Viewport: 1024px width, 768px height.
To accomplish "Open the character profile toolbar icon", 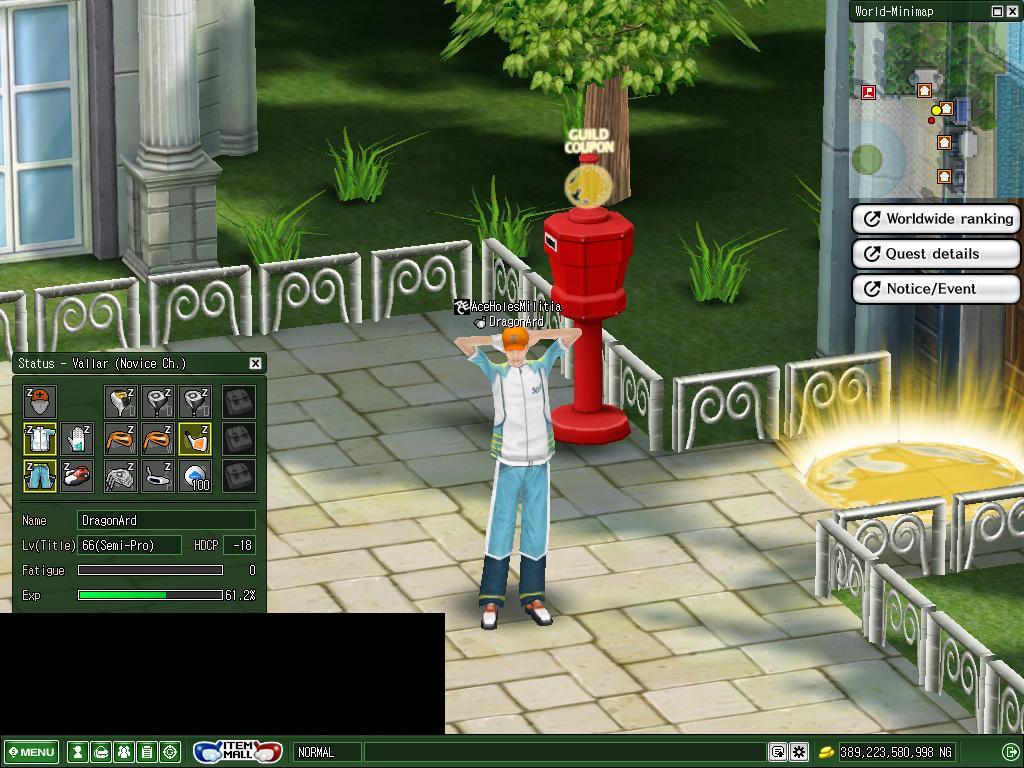I will point(77,752).
